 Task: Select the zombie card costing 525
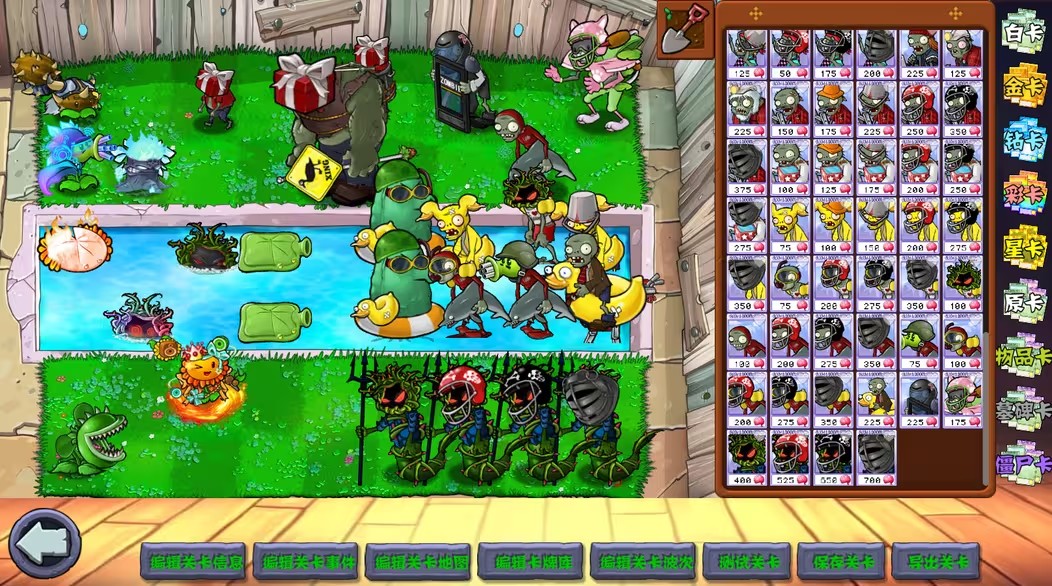790,458
